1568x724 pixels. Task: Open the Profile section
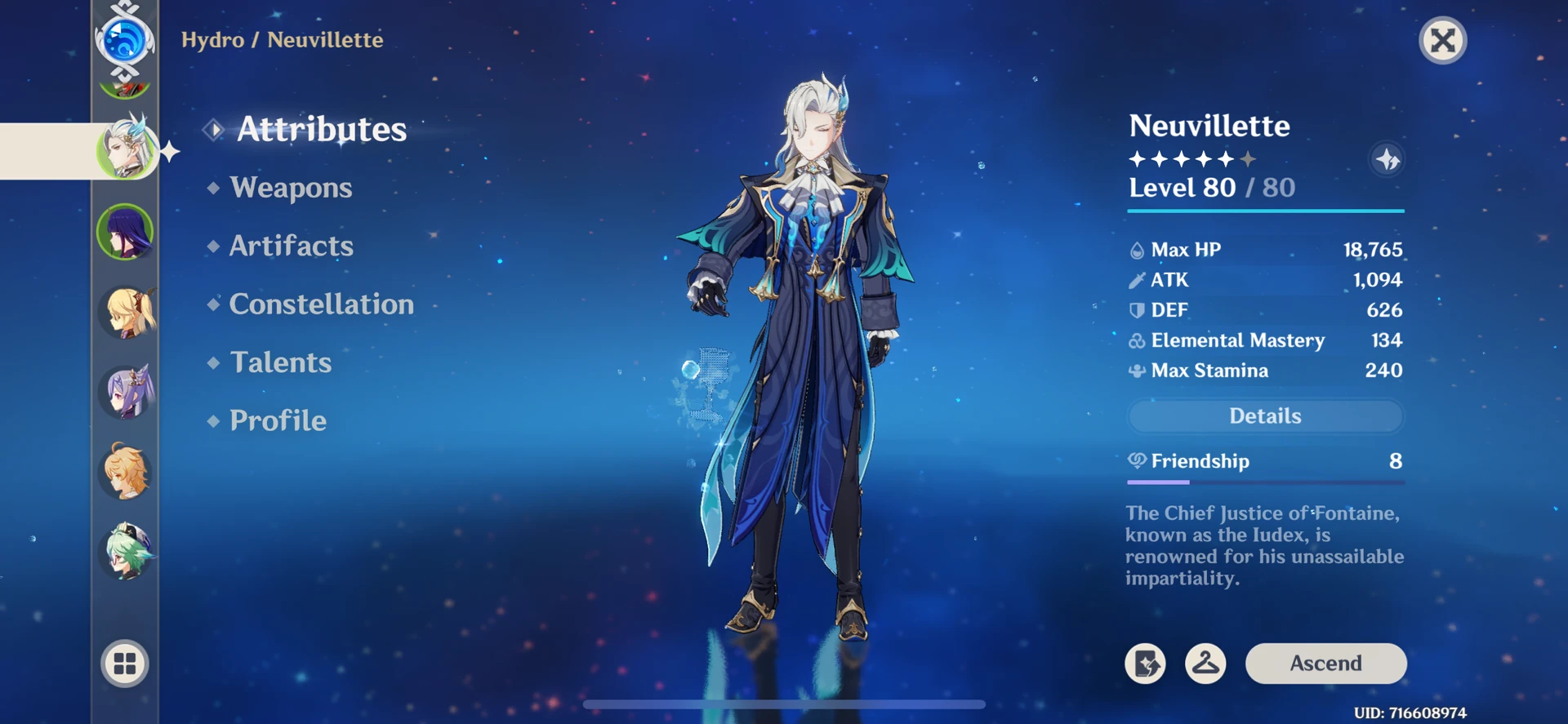point(276,420)
